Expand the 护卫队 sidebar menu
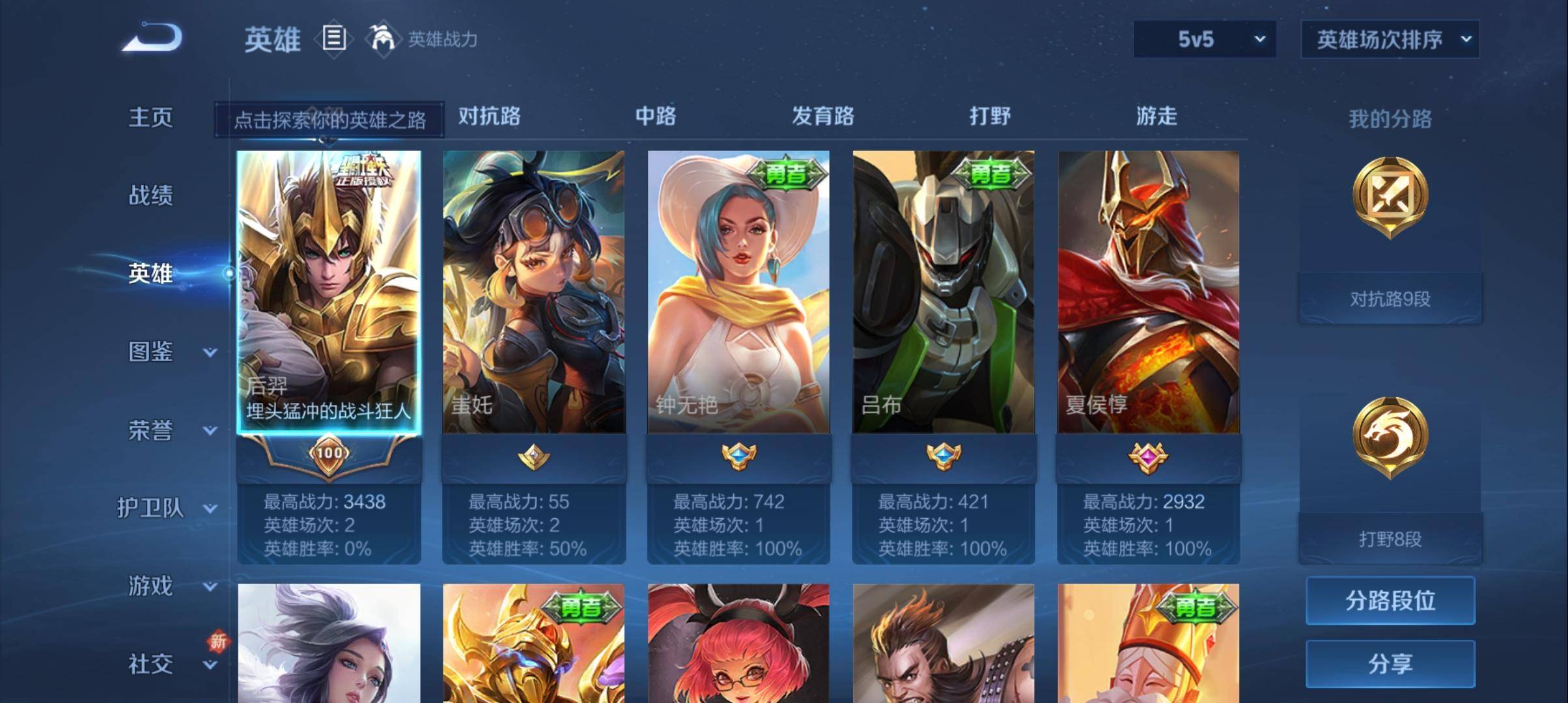Viewport: 1568px width, 703px height. point(166,508)
